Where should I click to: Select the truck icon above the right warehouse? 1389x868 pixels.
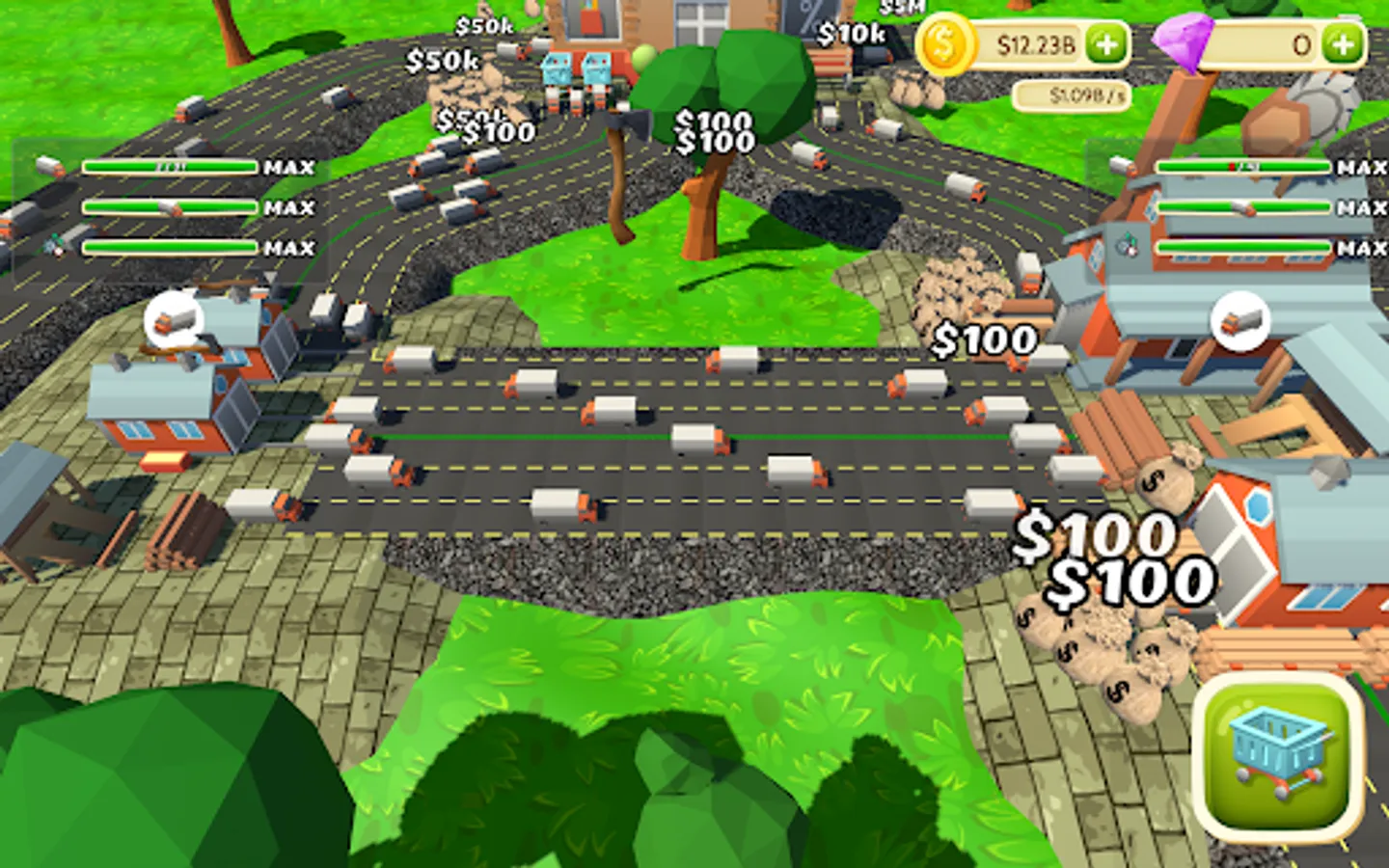pyautogui.click(x=1239, y=321)
